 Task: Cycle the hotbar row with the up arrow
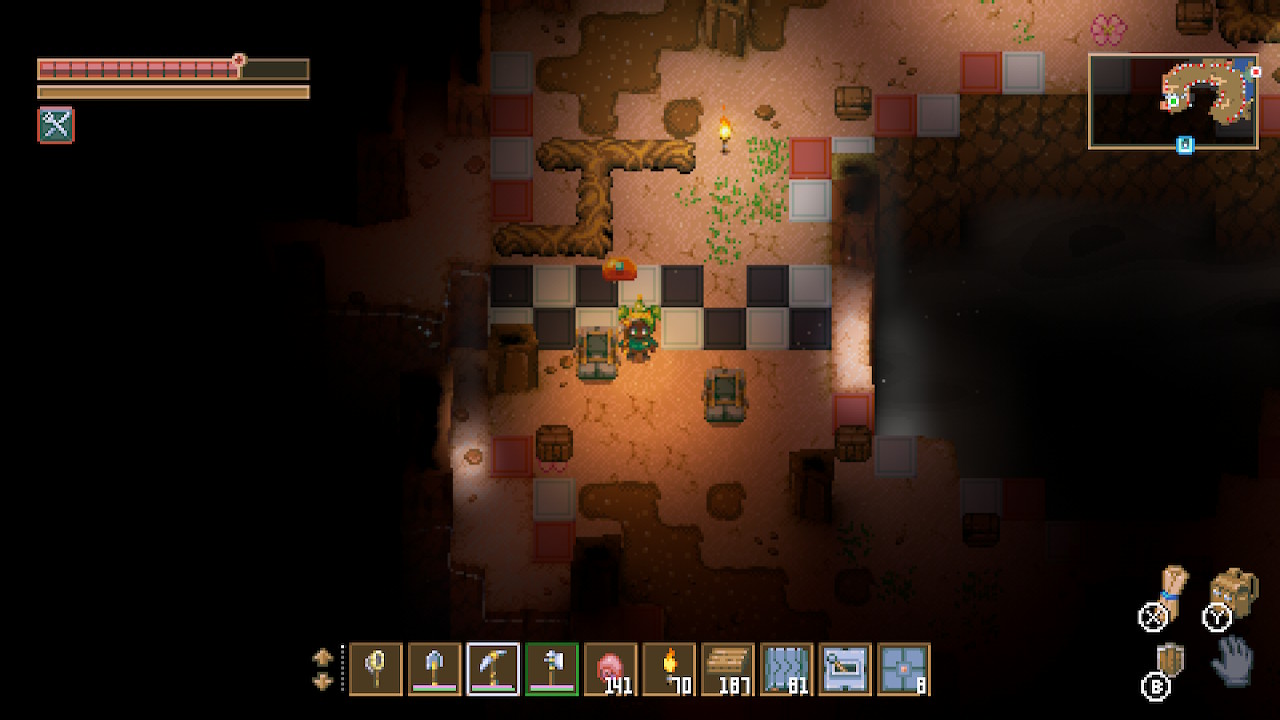323,658
